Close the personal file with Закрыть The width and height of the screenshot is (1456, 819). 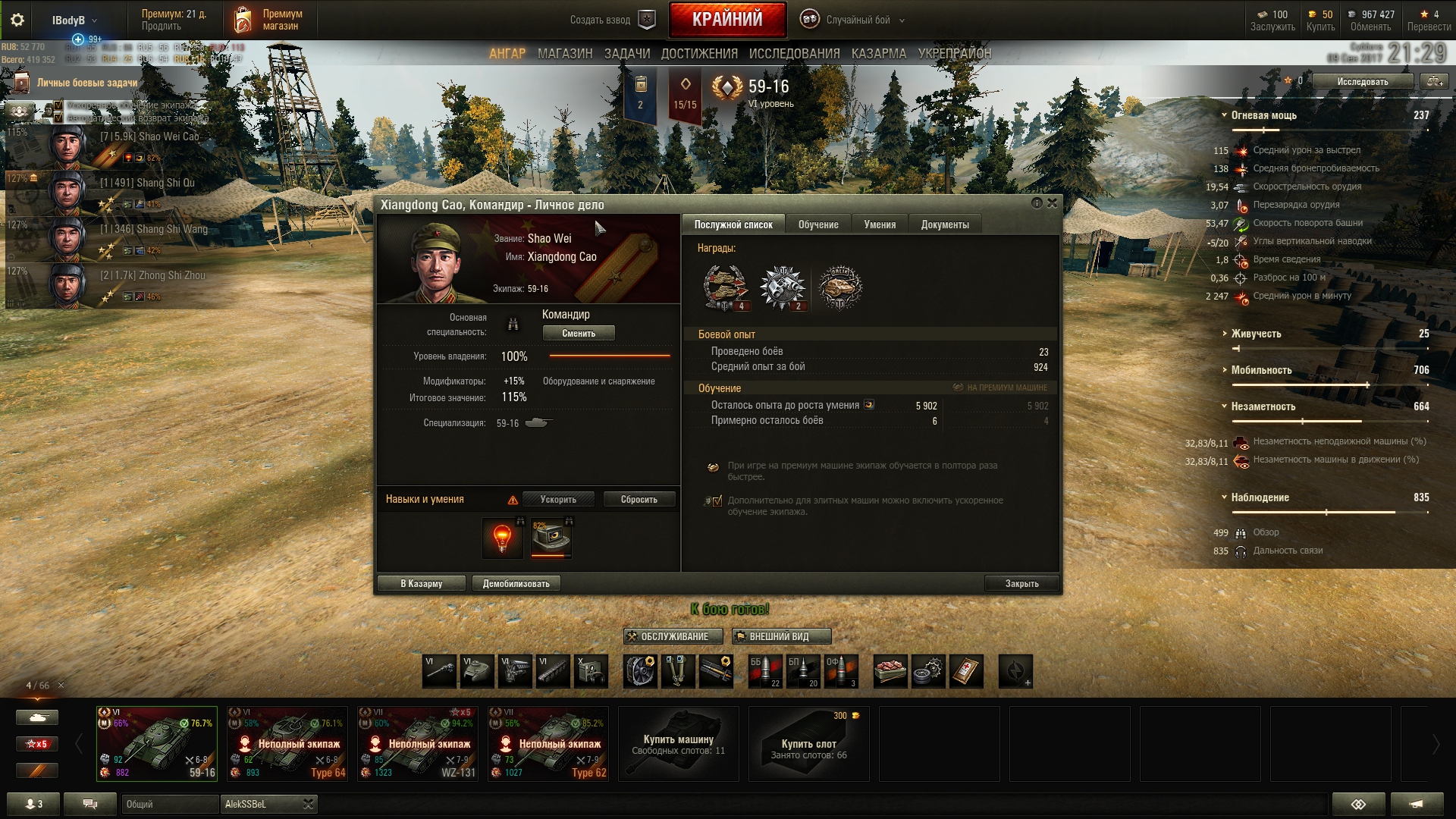pos(1021,584)
